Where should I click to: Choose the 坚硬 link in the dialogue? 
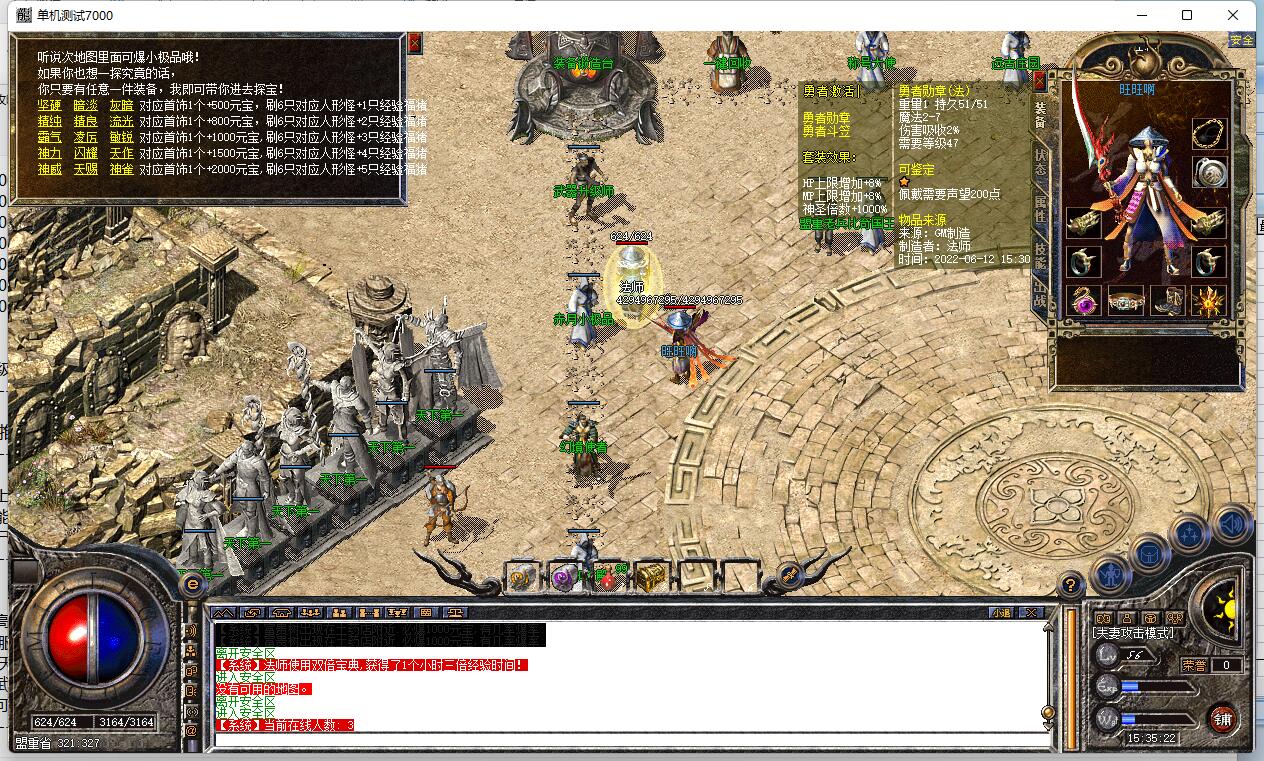(50, 105)
